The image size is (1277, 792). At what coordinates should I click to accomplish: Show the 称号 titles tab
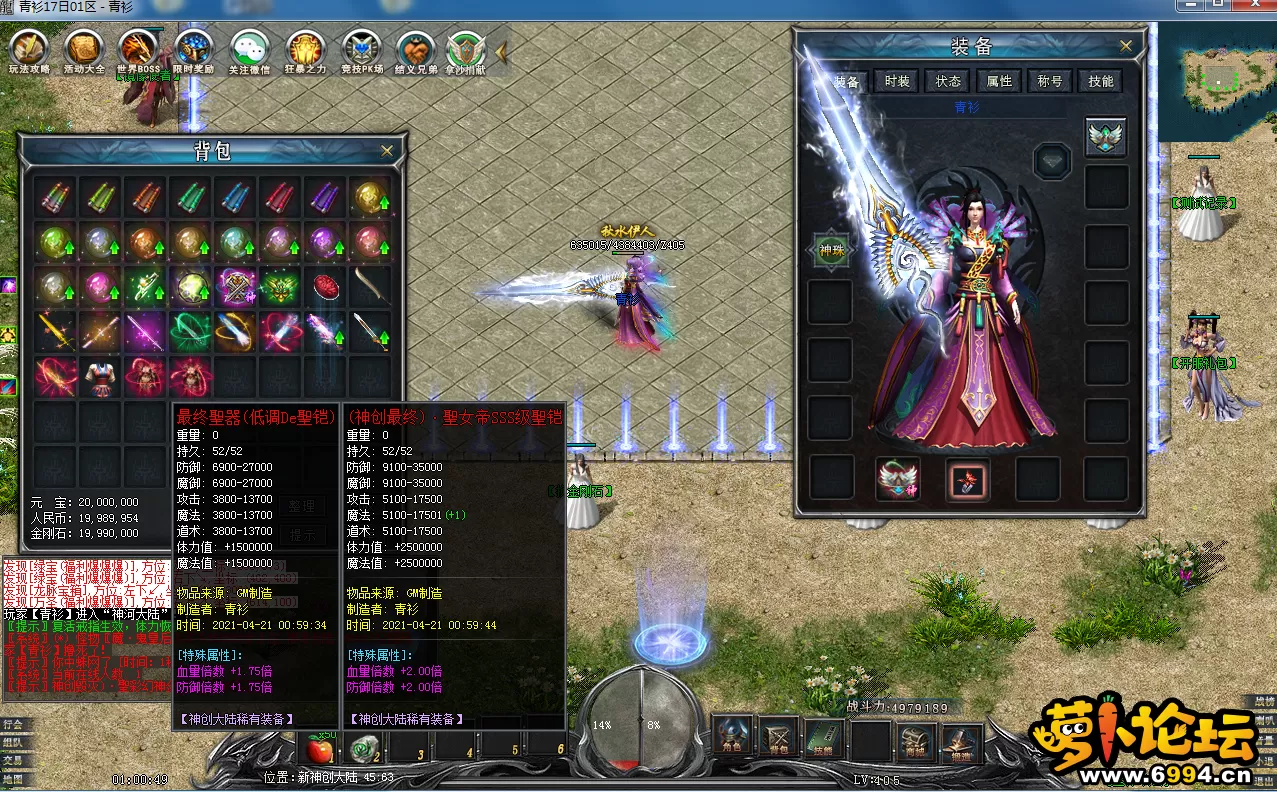pos(1050,81)
